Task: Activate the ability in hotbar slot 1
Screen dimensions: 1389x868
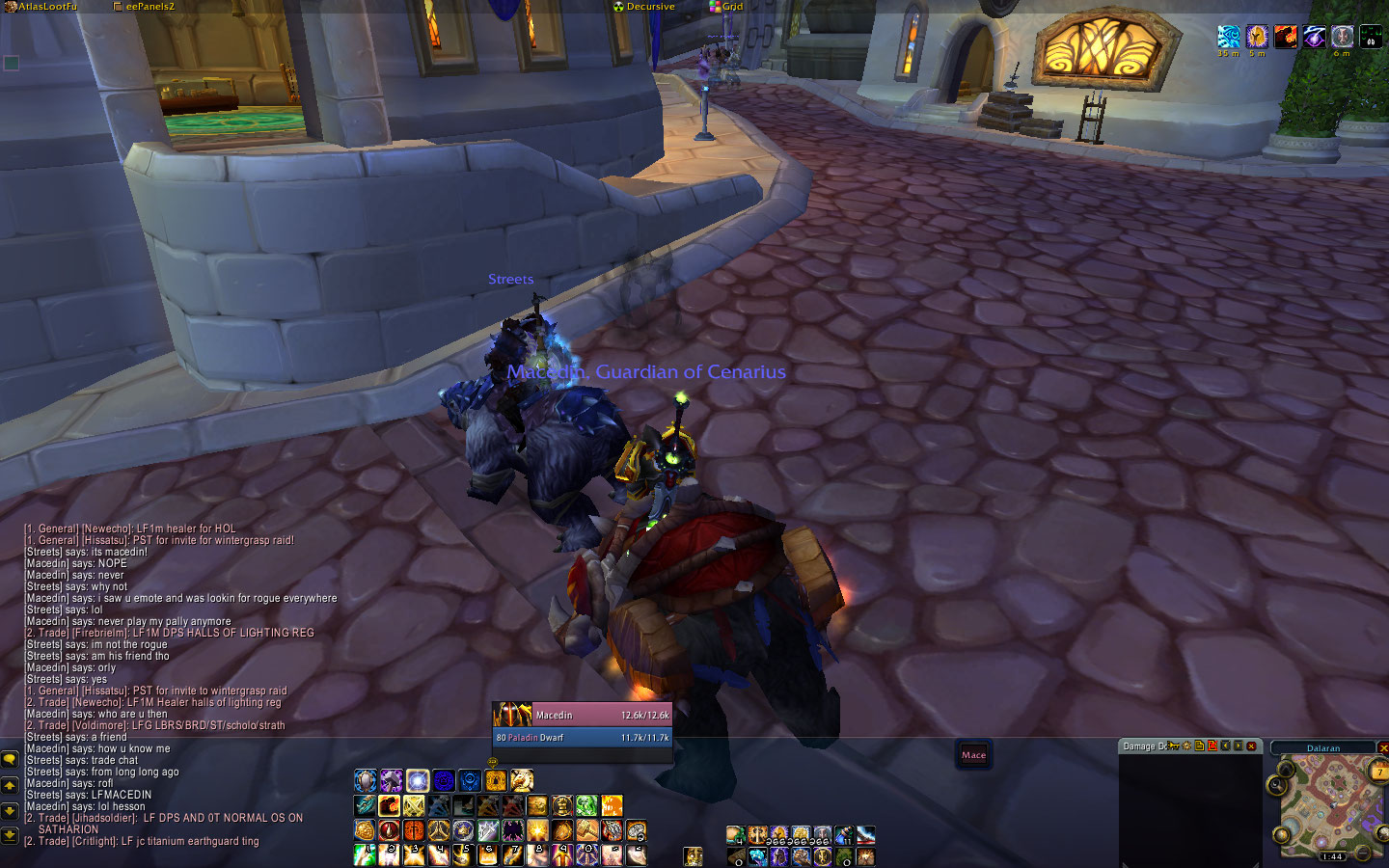Action: [x=366, y=854]
